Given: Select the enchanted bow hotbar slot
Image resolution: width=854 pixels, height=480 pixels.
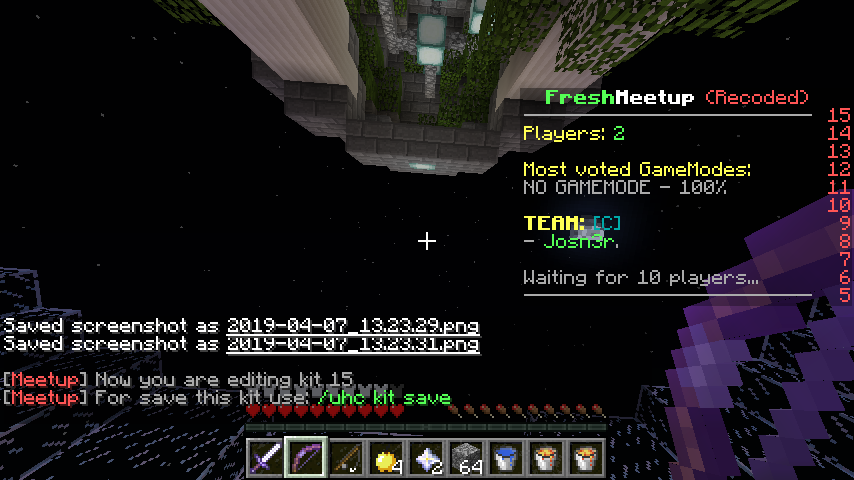Looking at the screenshot, I should coord(306,458).
